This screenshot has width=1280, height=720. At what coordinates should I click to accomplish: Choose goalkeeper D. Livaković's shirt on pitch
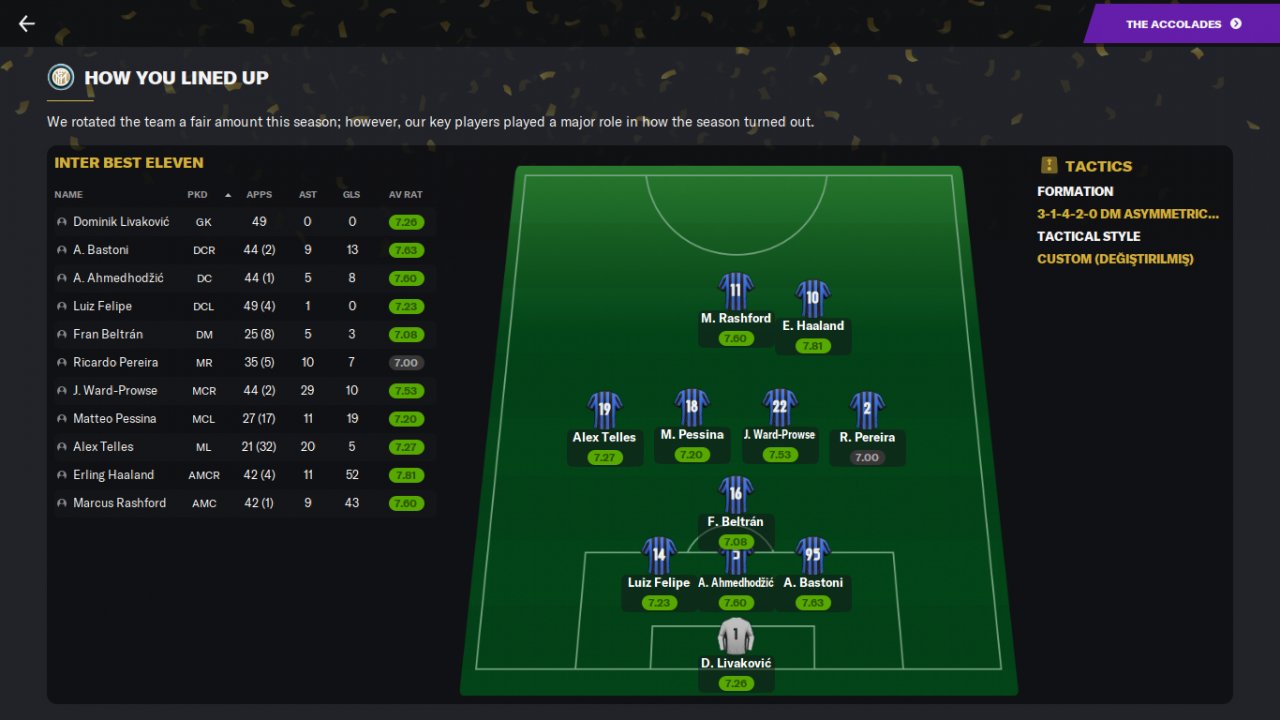(x=735, y=636)
